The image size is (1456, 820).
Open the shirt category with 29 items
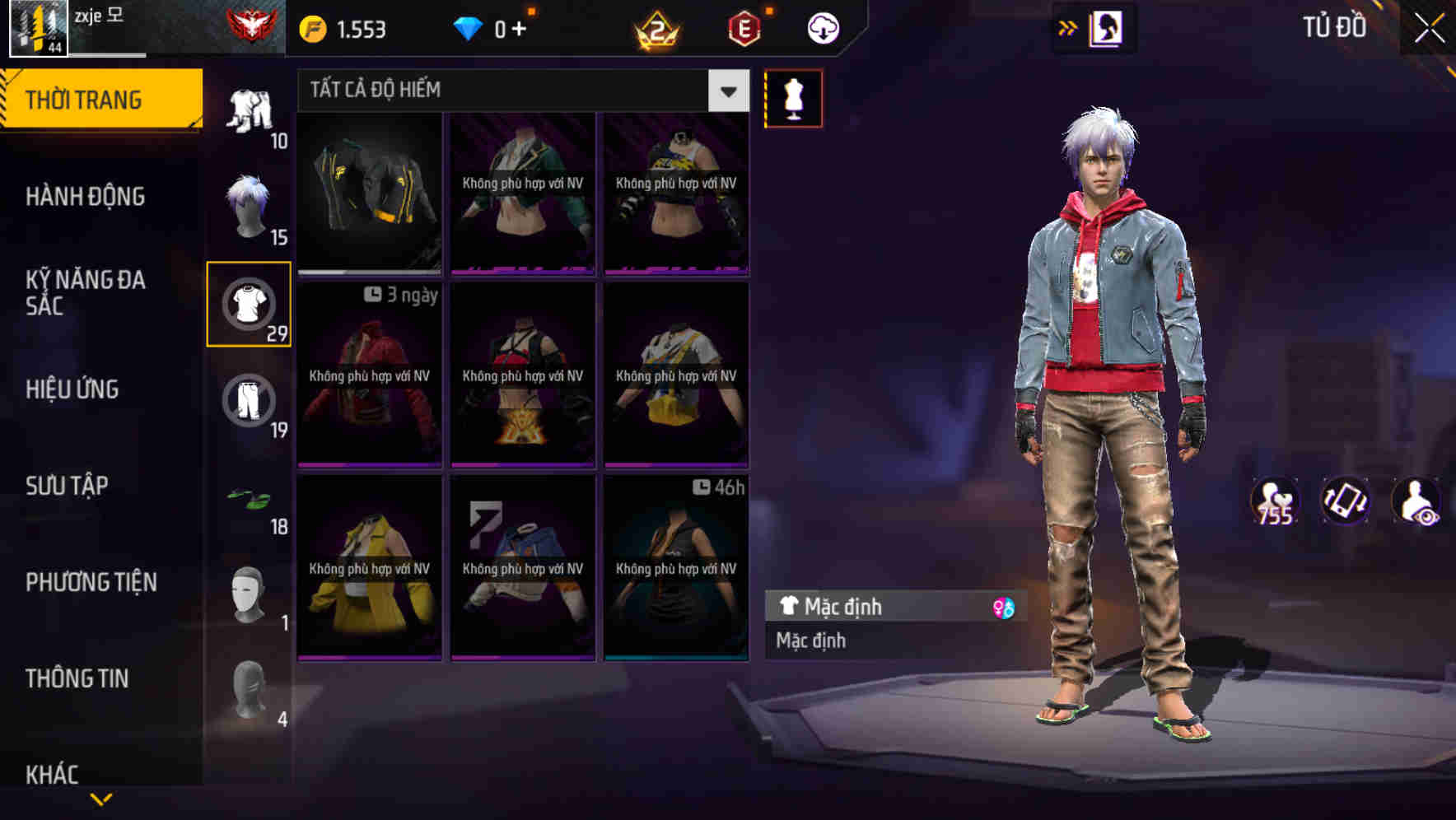[x=248, y=305]
